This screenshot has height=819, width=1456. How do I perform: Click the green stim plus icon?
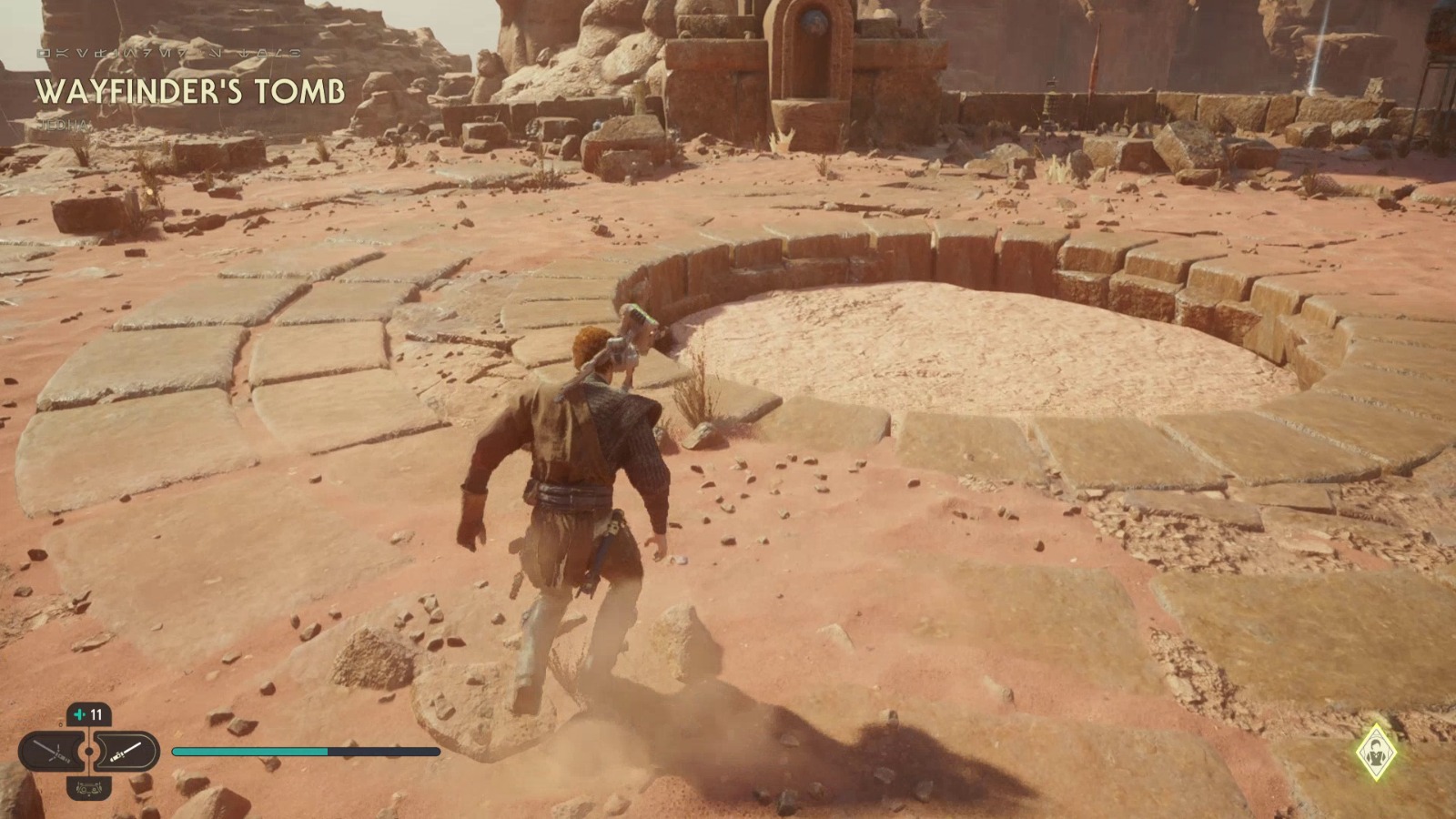tap(79, 714)
